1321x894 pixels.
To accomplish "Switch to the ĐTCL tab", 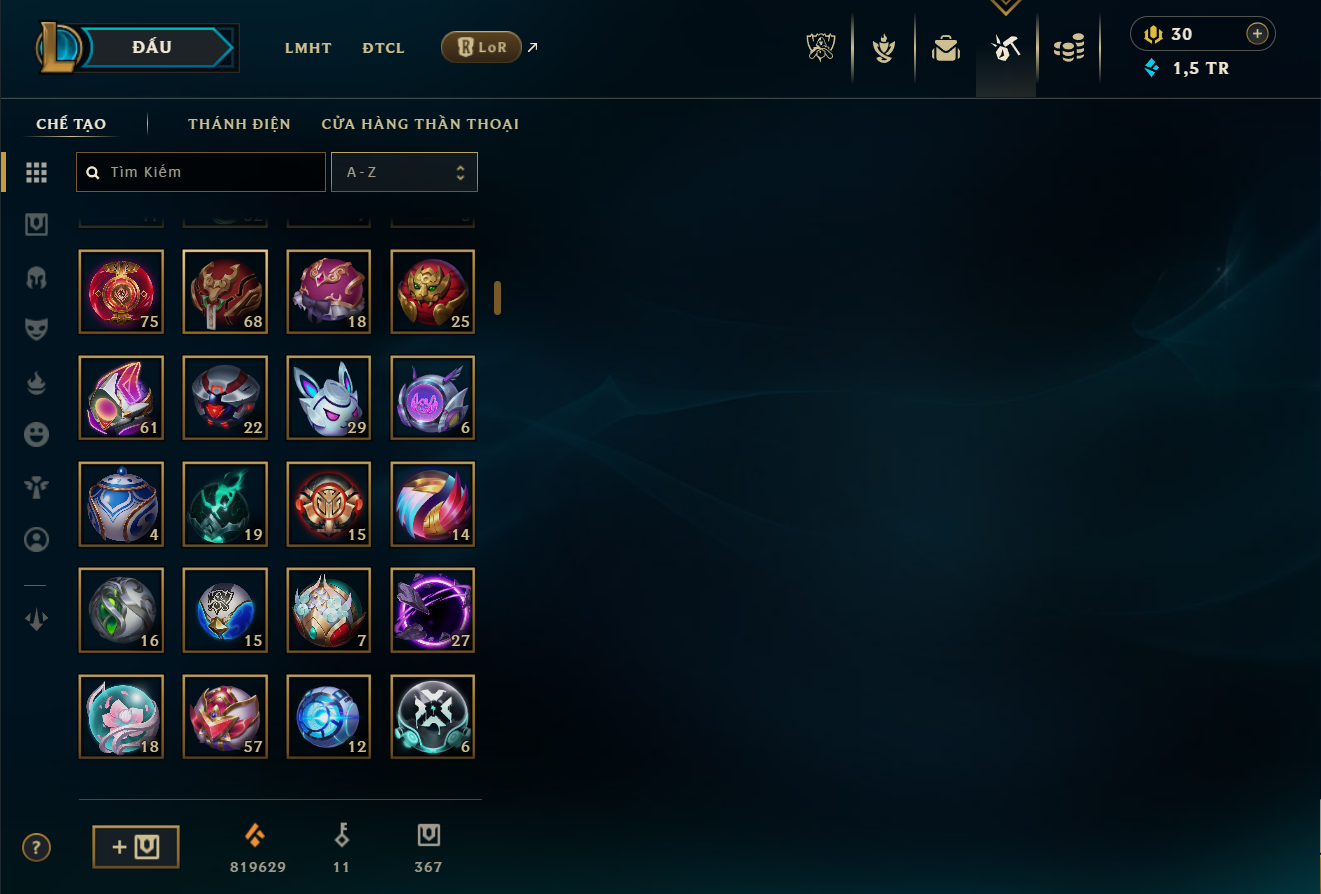I will (x=384, y=48).
